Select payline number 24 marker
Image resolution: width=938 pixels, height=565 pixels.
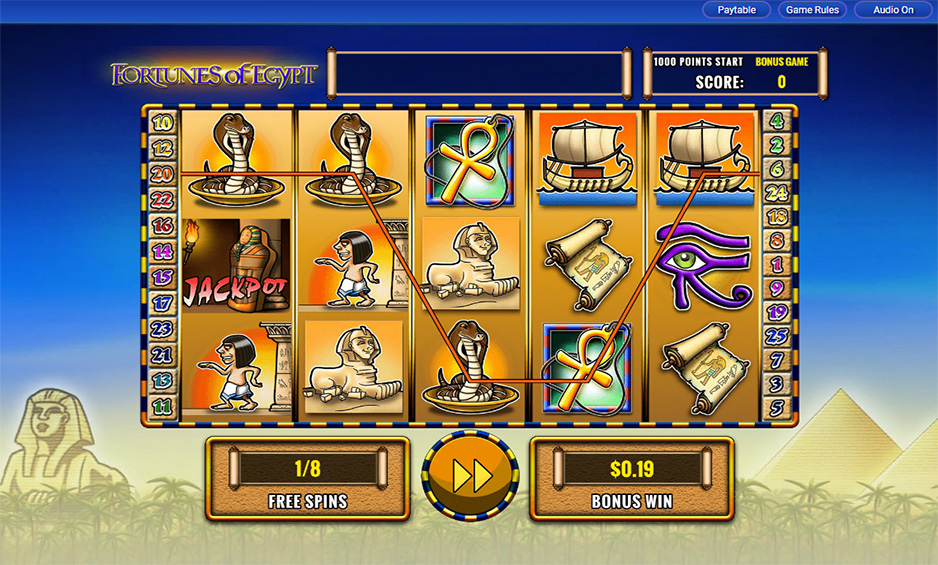click(x=777, y=192)
